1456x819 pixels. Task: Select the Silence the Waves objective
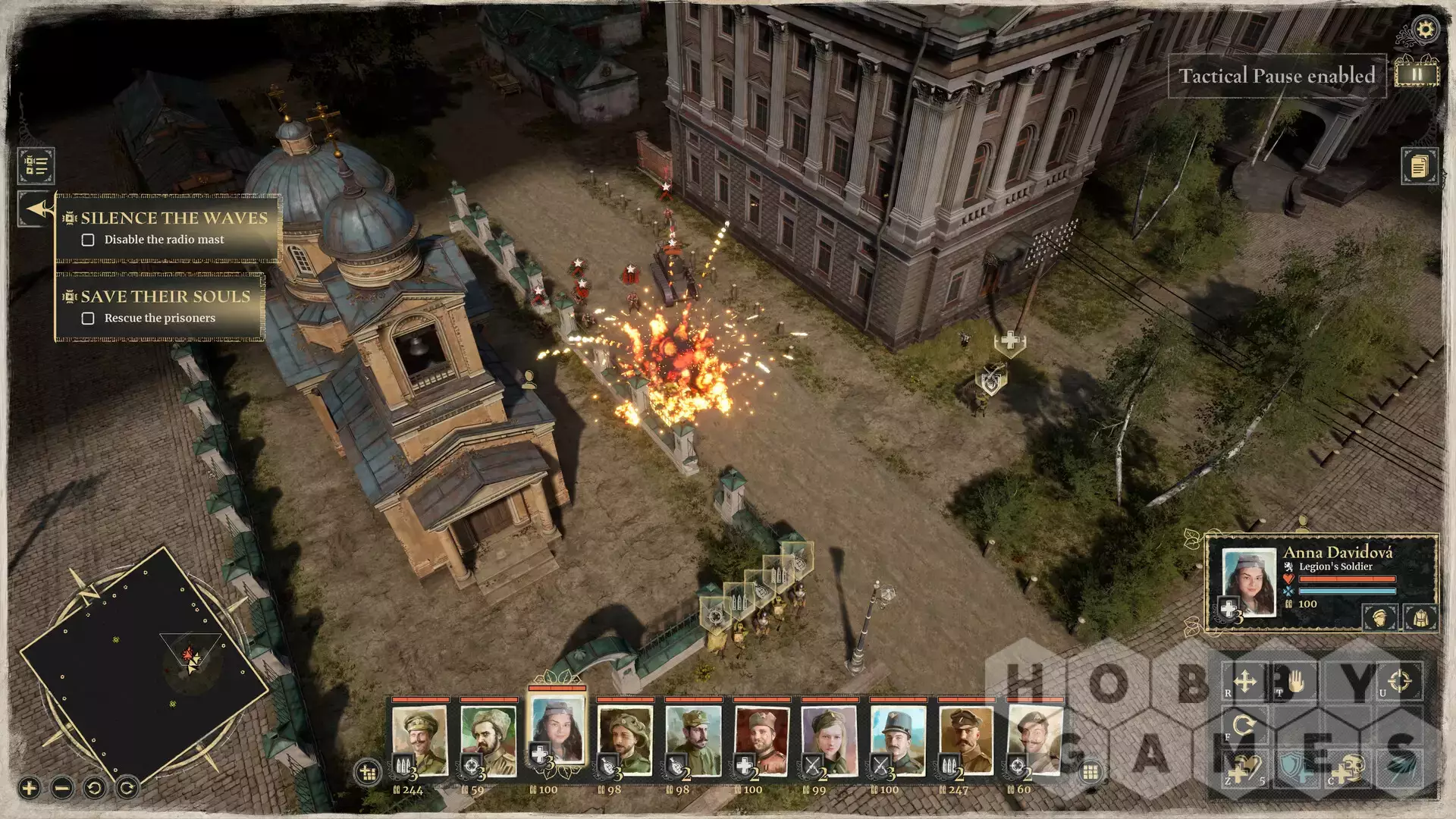pos(174,218)
